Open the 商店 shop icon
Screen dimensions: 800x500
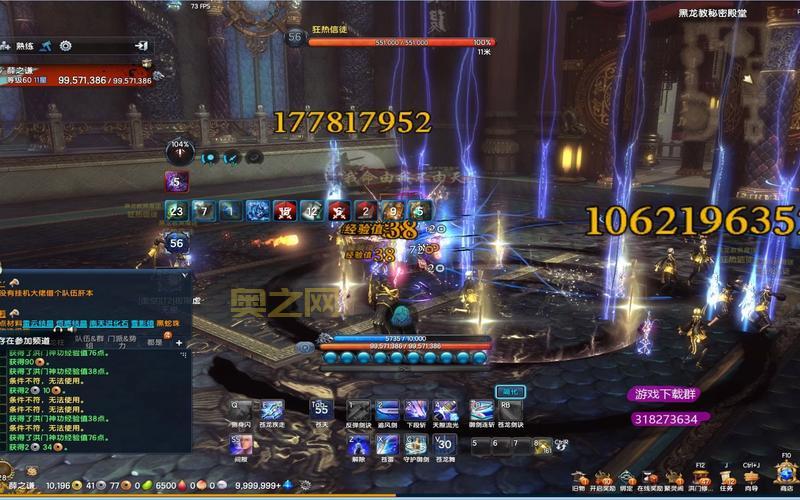point(786,479)
